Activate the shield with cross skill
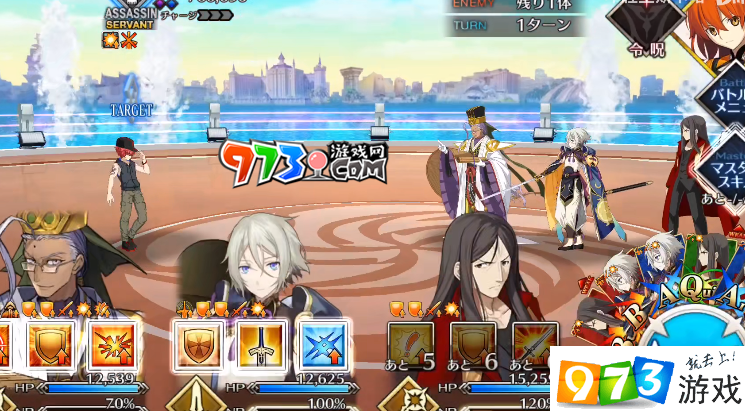Viewport: 745px width, 411px height. coord(199,345)
